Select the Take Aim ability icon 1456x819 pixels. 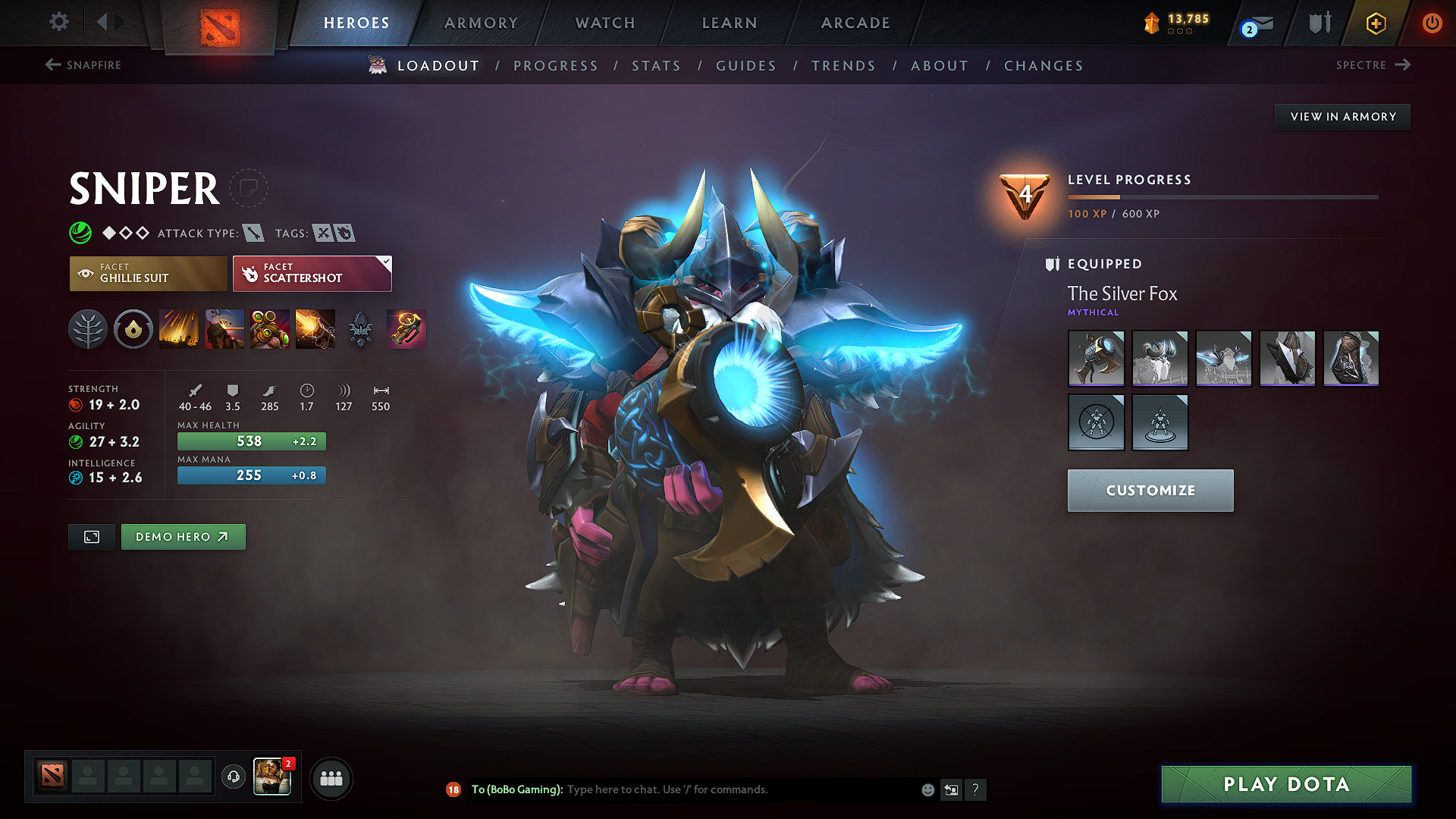(270, 329)
